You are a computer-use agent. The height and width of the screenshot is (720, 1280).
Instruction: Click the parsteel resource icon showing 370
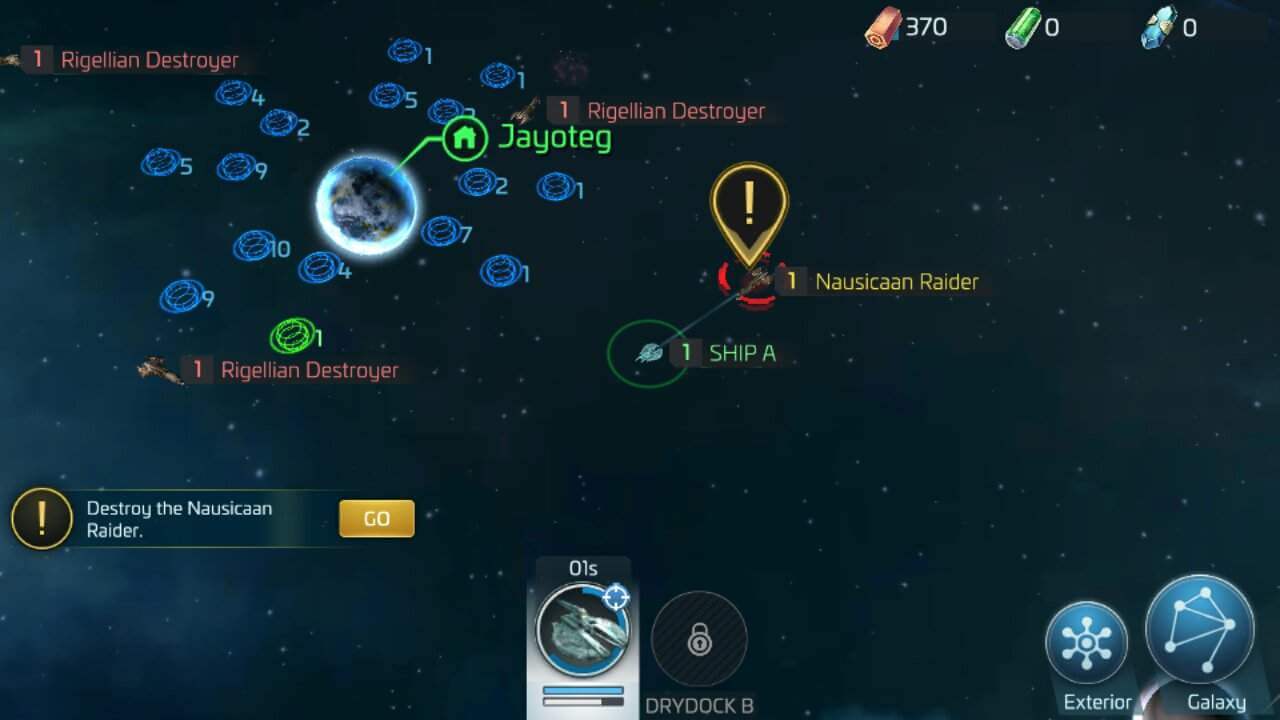pos(884,27)
